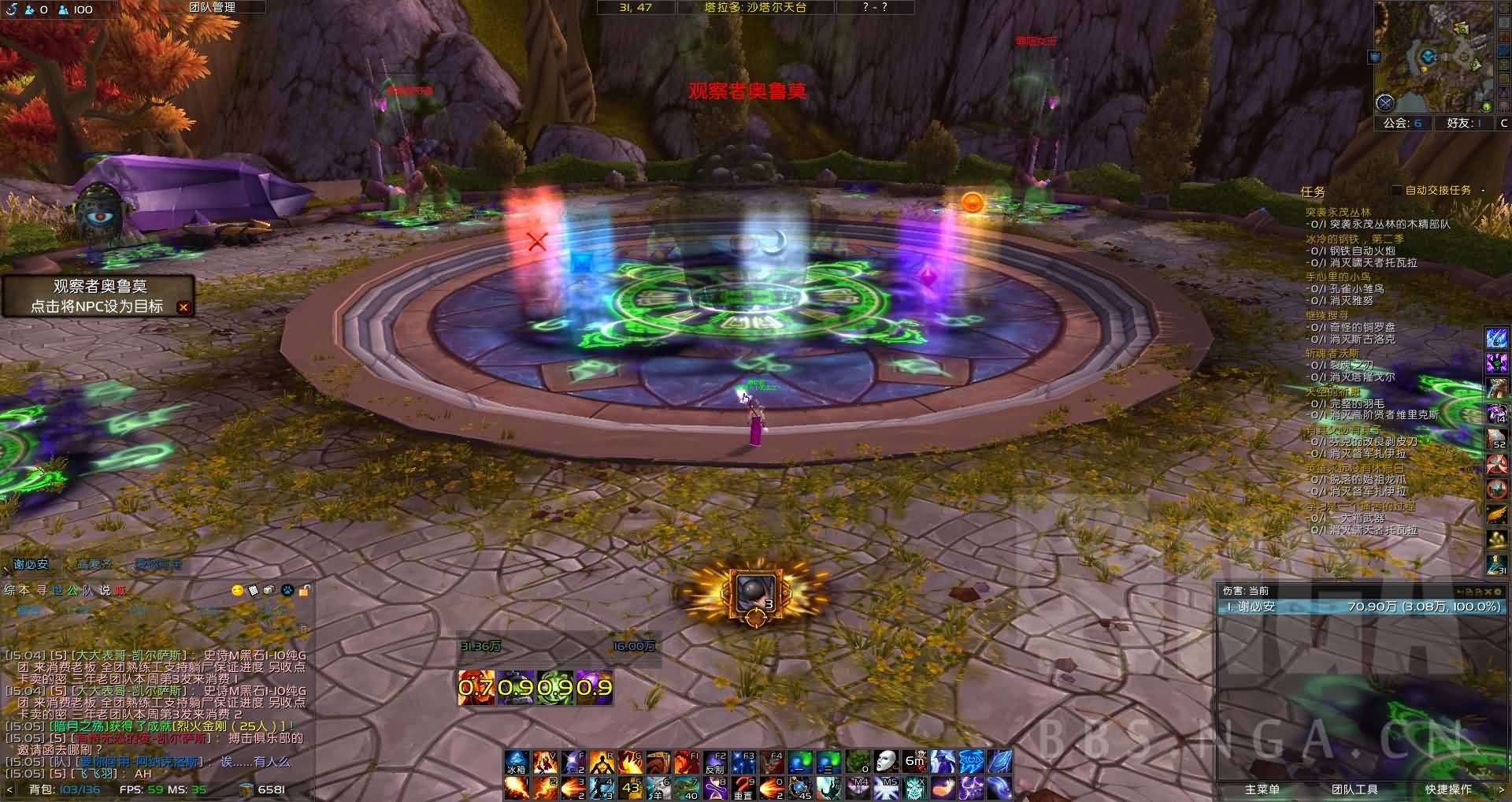Cast the 羊 Polymorph sheep spell
Viewport: 1512px width, 802px height.
pos(659,788)
